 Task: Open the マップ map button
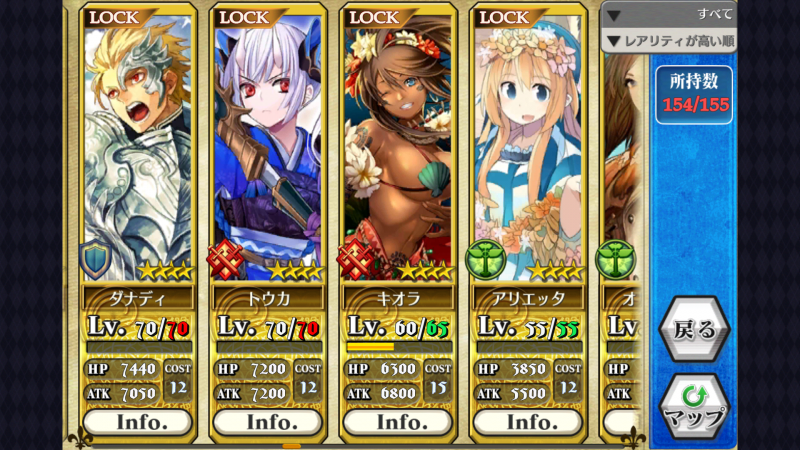click(694, 407)
